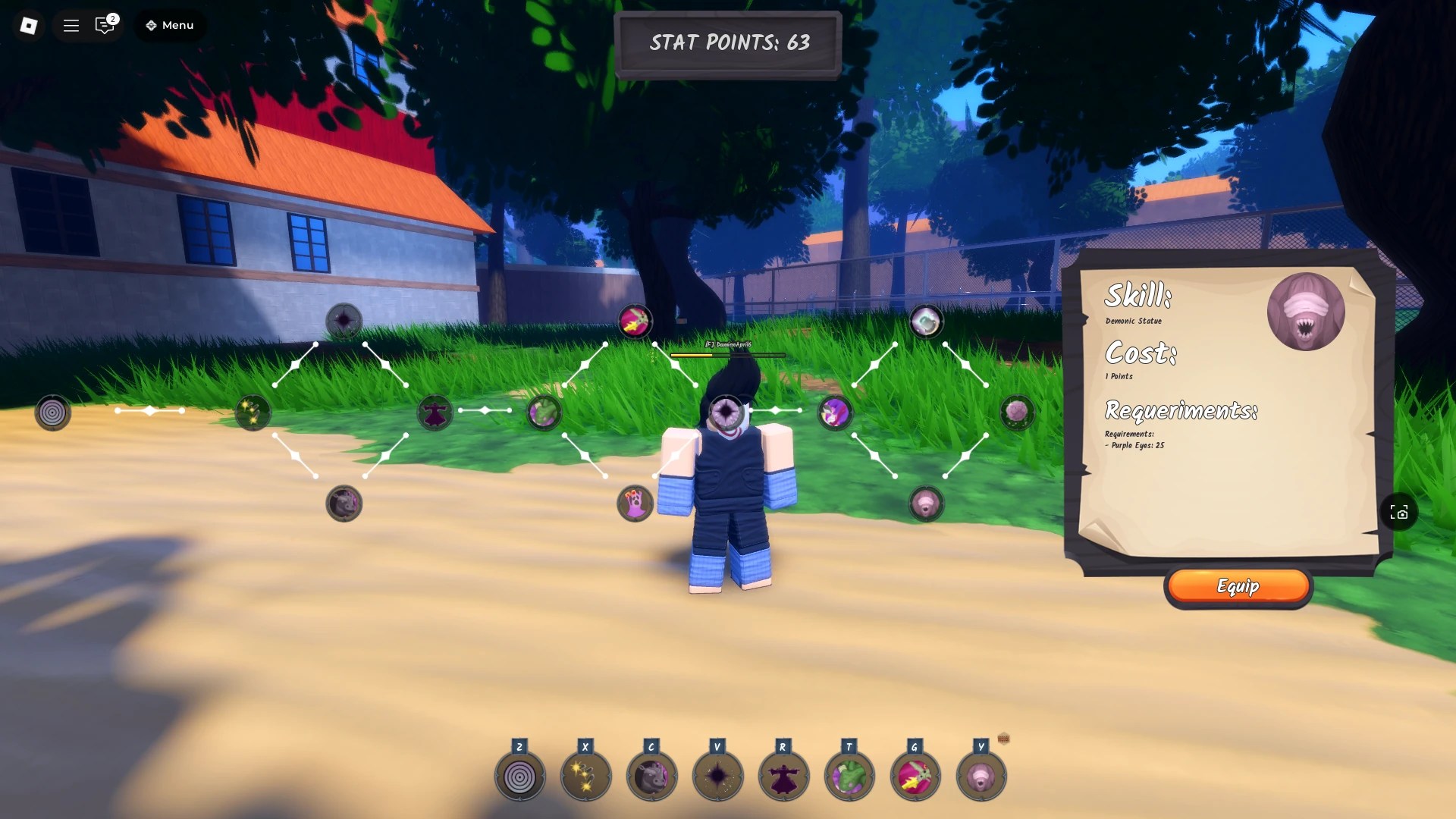This screenshot has width=1456, height=819.
Task: Click the Equip button for Demonic Statue
Action: pyautogui.click(x=1238, y=585)
